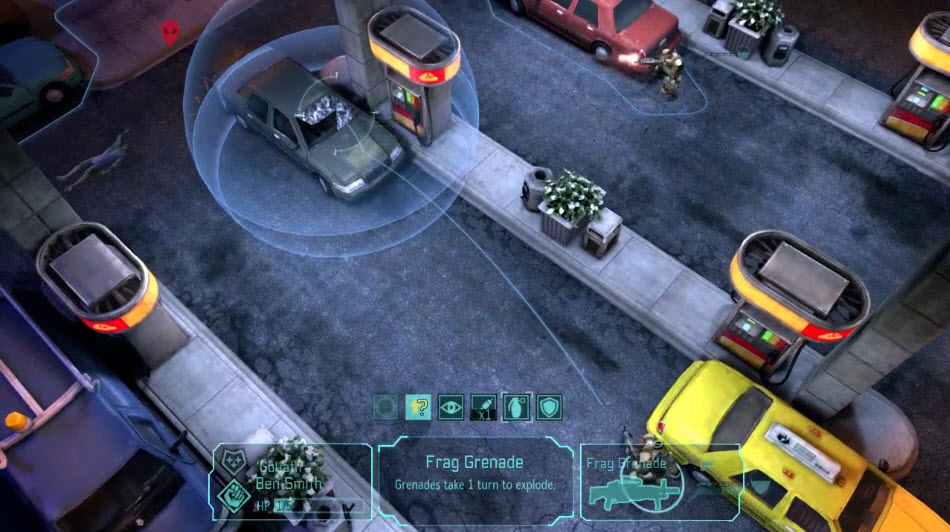Select the dimmed crosshair fire icon
Viewport: 950px width, 532px height.
pos(386,407)
